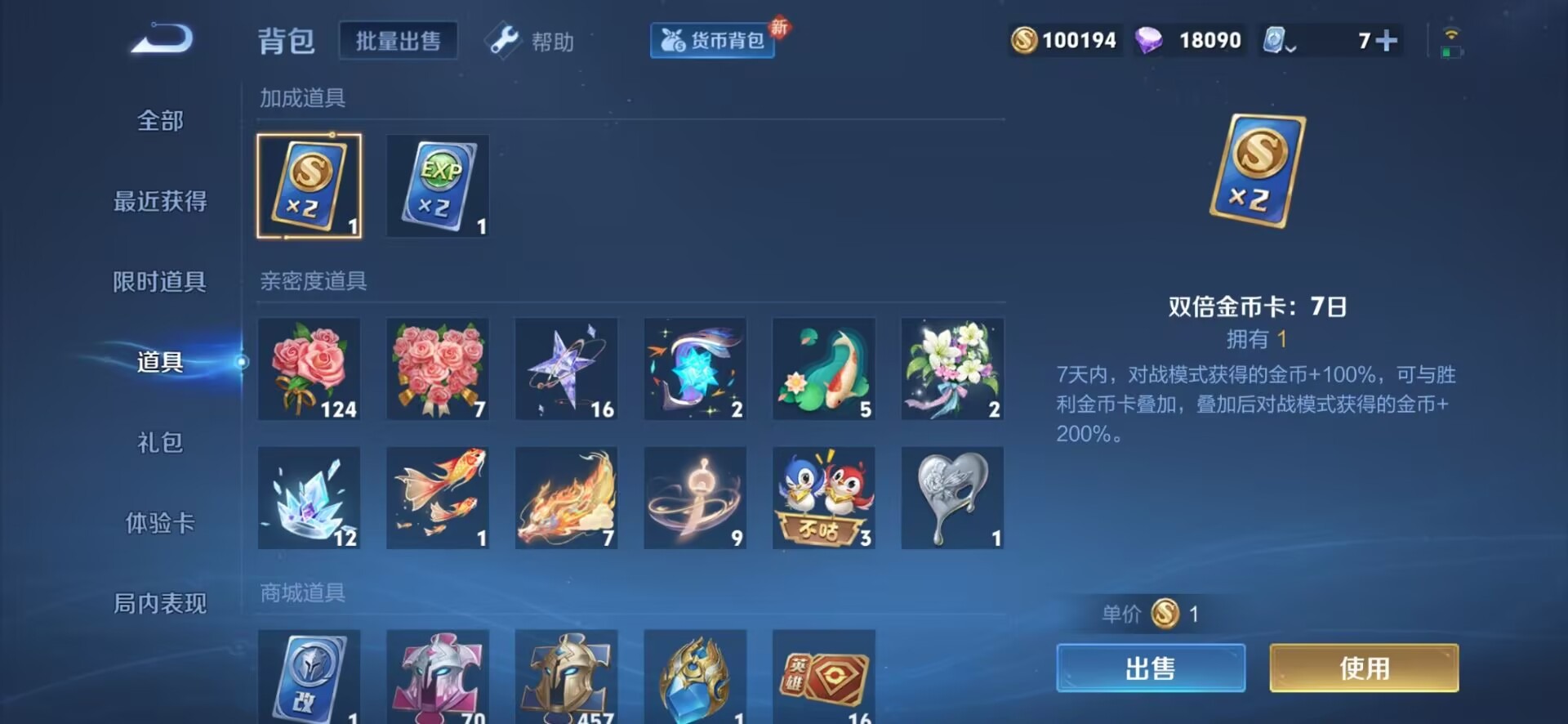Screen dimensions: 1568x724
Task: Select the koi fish lotus pond item
Action: [823, 369]
